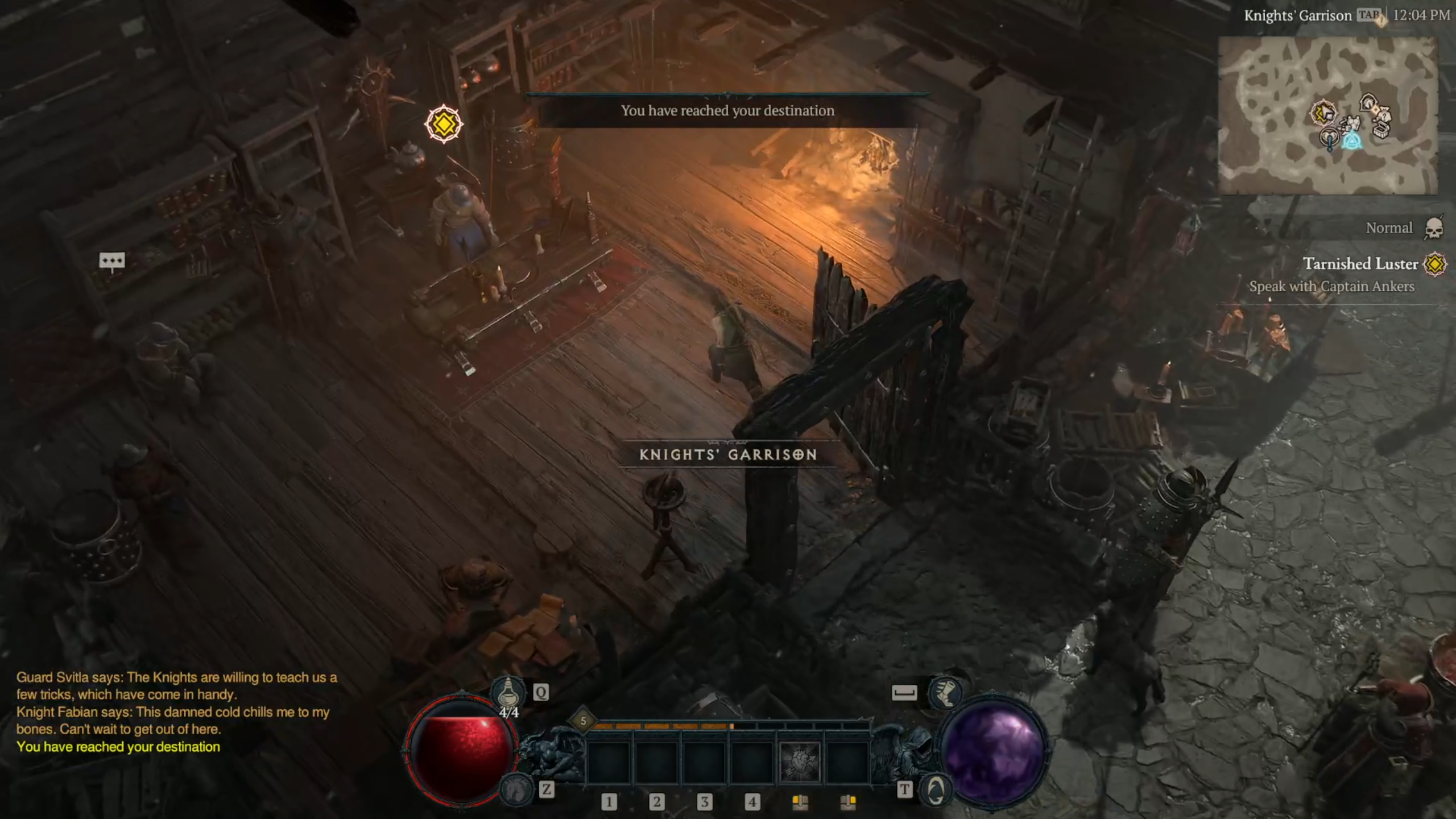
Task: Click the town portal swirl icon
Action: [x=936, y=789]
